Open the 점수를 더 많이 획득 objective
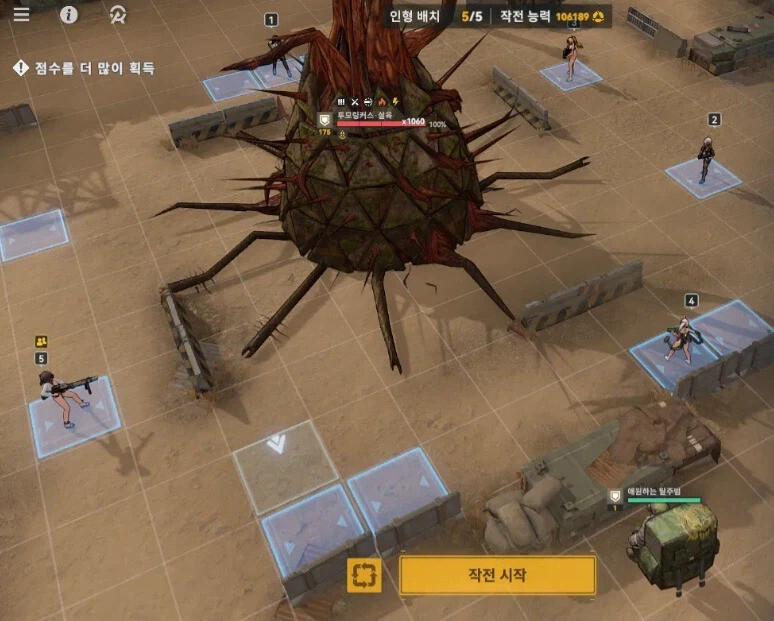The image size is (774, 621). point(84,68)
